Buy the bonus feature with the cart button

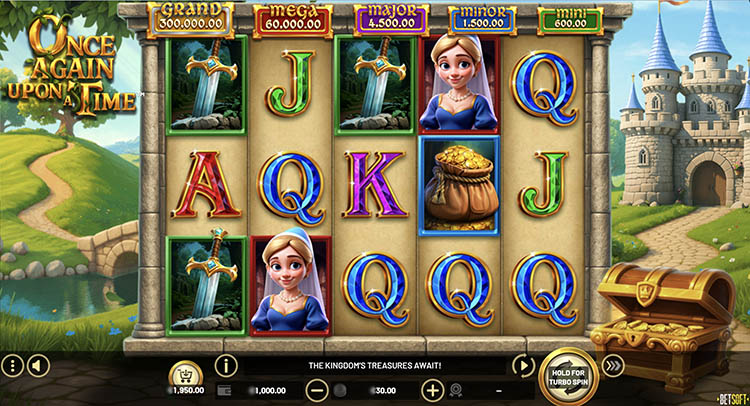[187, 374]
